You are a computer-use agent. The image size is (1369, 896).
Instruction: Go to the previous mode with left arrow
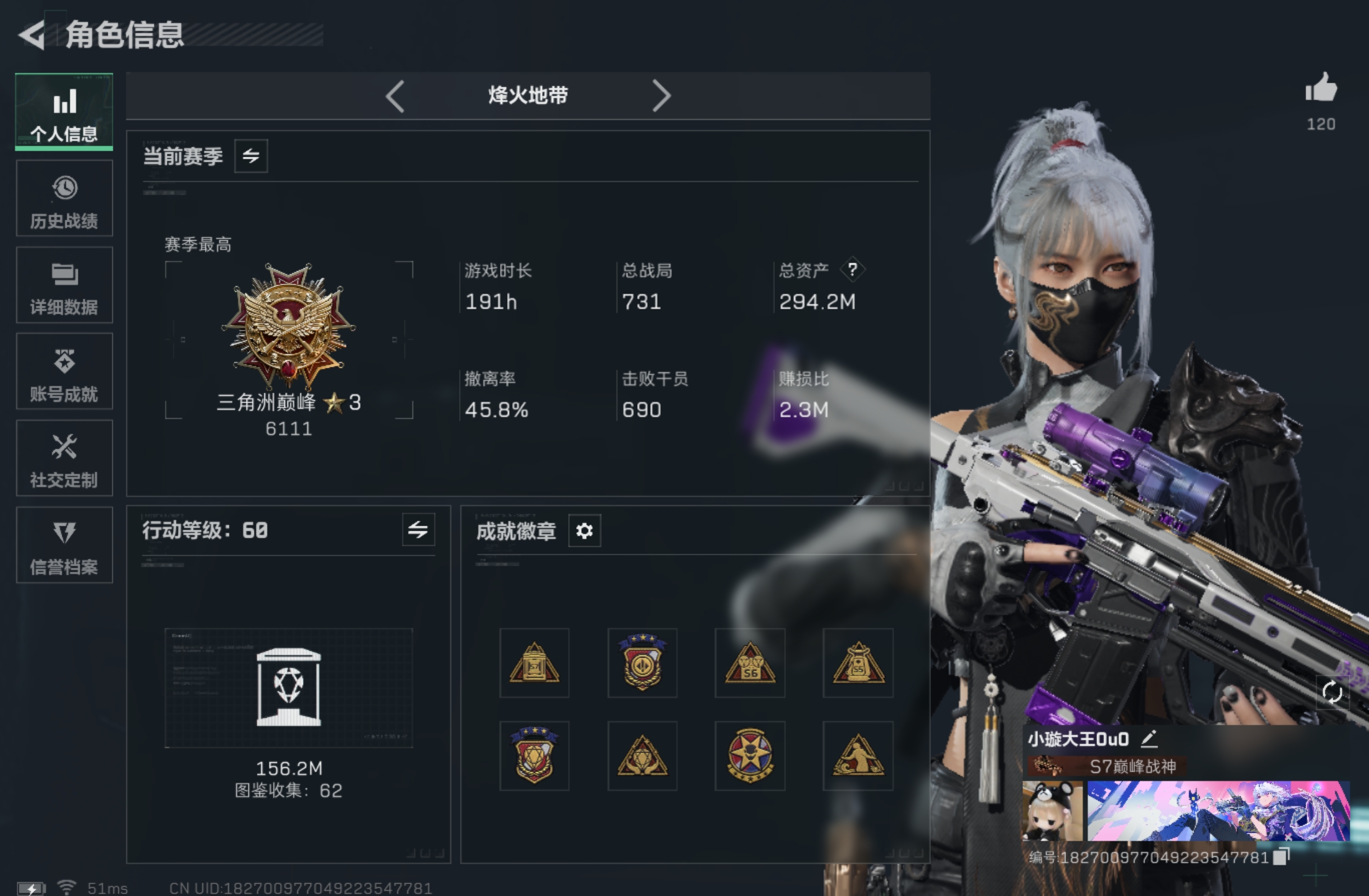point(396,96)
